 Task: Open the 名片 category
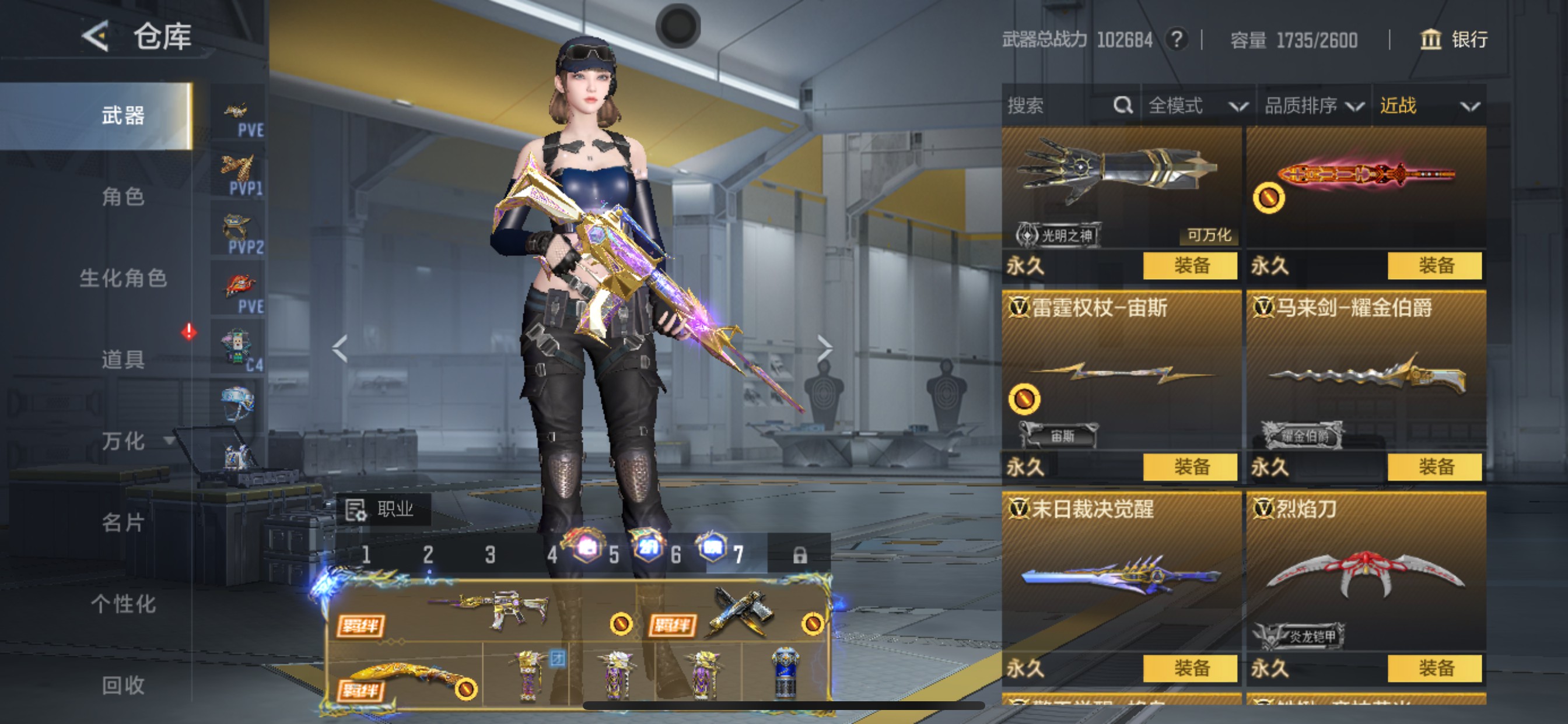point(123,522)
